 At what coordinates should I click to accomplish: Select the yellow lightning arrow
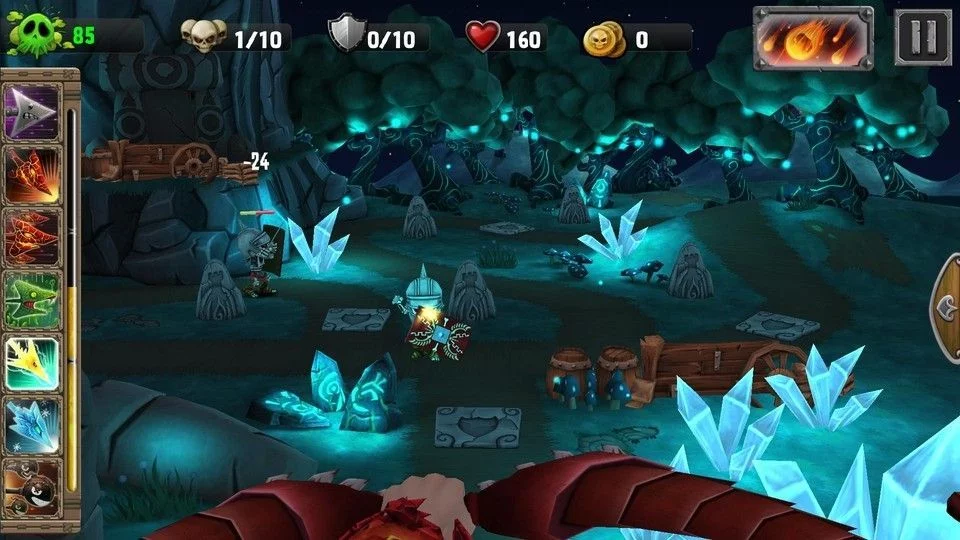point(33,363)
